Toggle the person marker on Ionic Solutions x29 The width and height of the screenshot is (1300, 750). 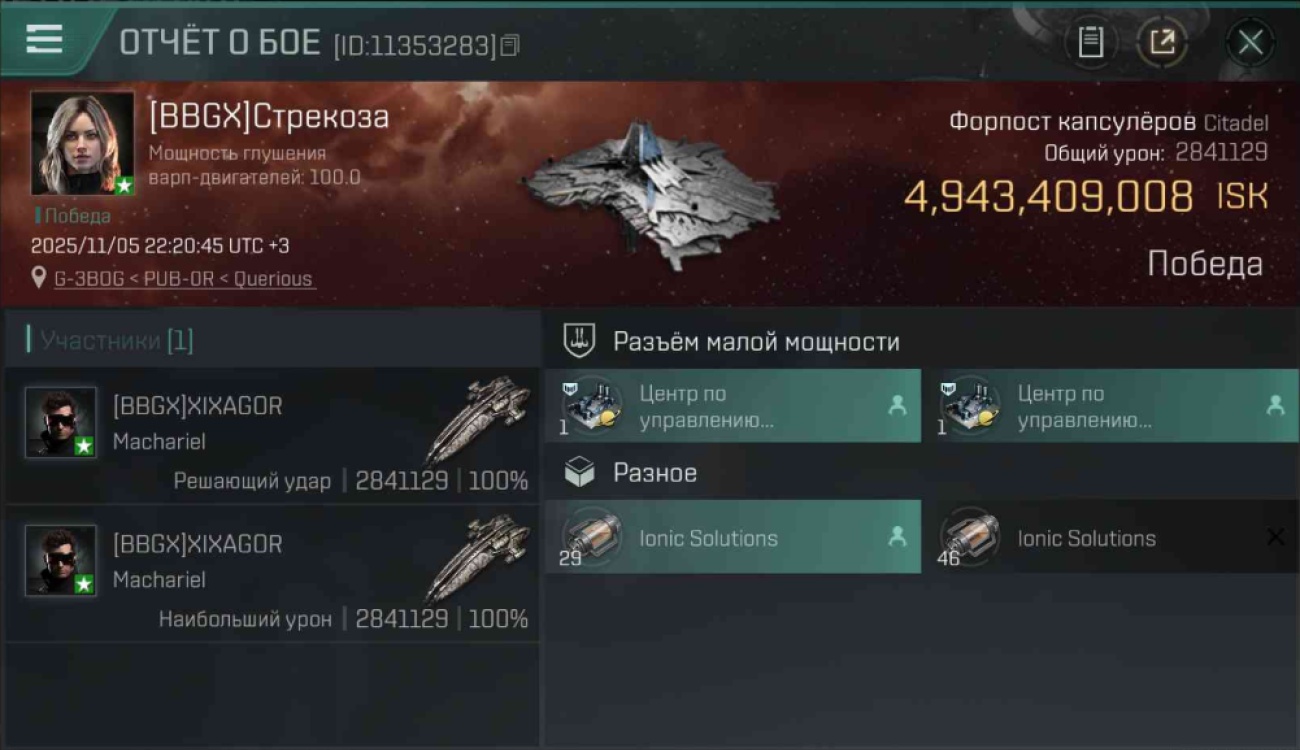[899, 537]
